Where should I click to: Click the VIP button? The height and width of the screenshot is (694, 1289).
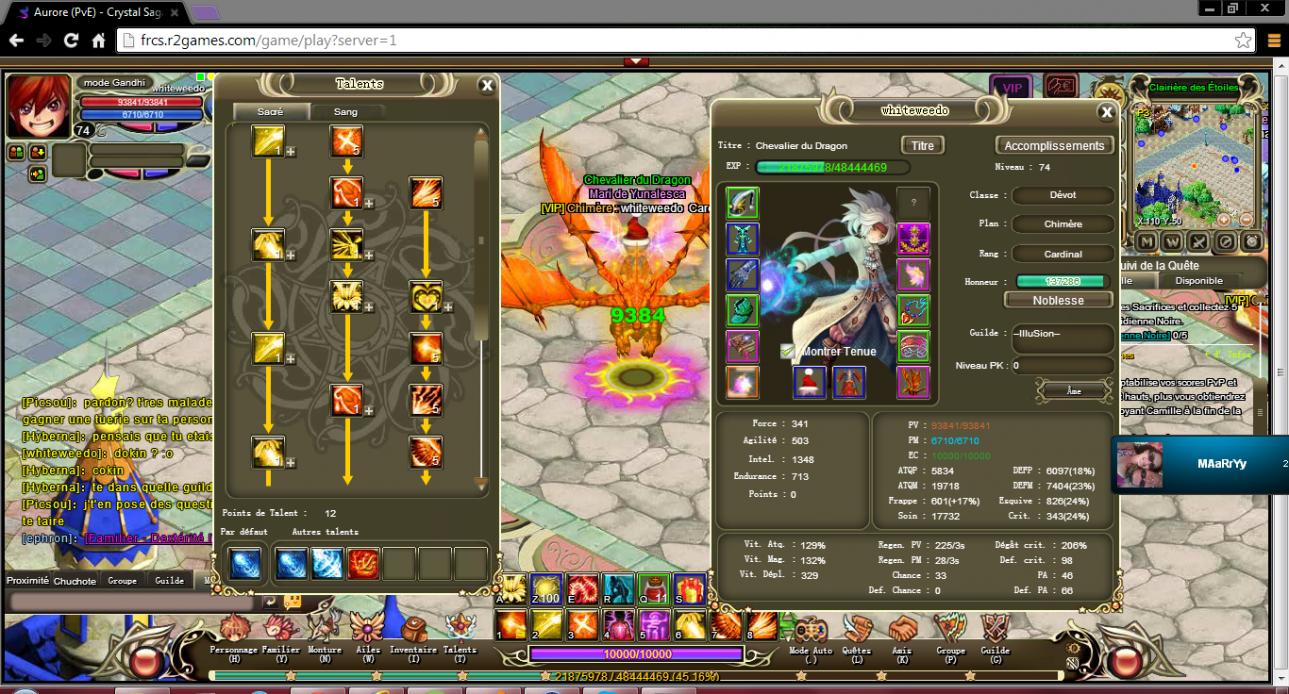point(1012,88)
